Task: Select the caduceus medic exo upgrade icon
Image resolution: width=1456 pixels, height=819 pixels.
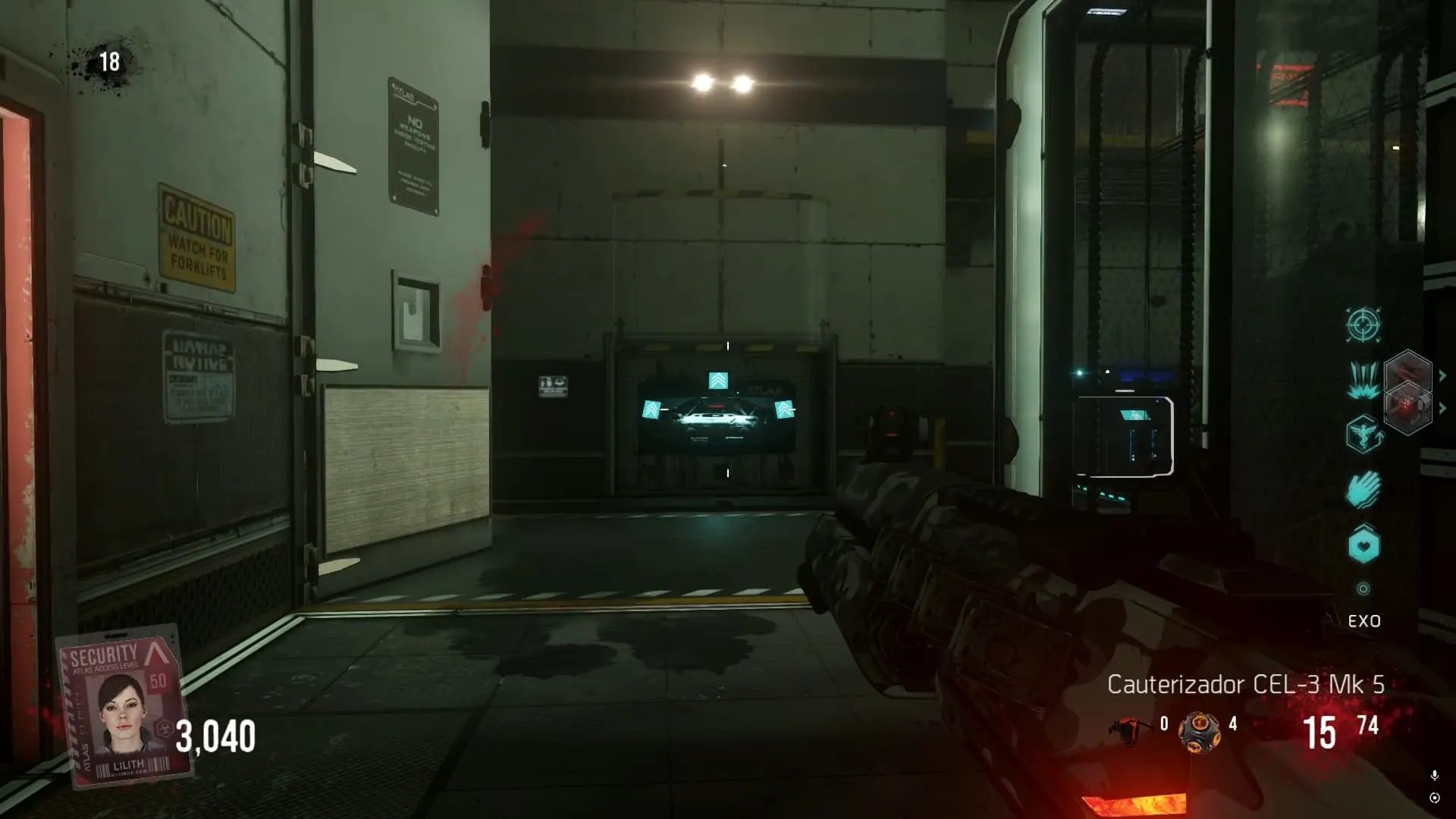Action: [x=1363, y=435]
